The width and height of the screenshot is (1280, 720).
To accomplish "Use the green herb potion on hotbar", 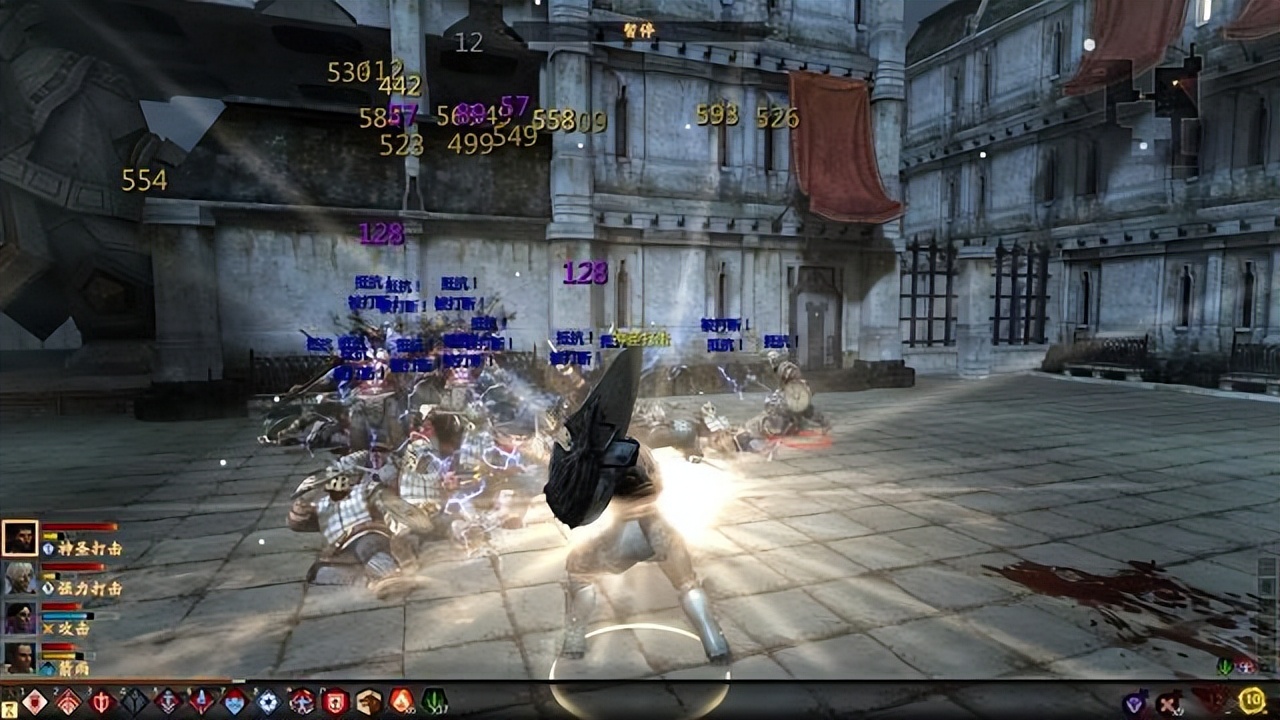I will pyautogui.click(x=434, y=701).
